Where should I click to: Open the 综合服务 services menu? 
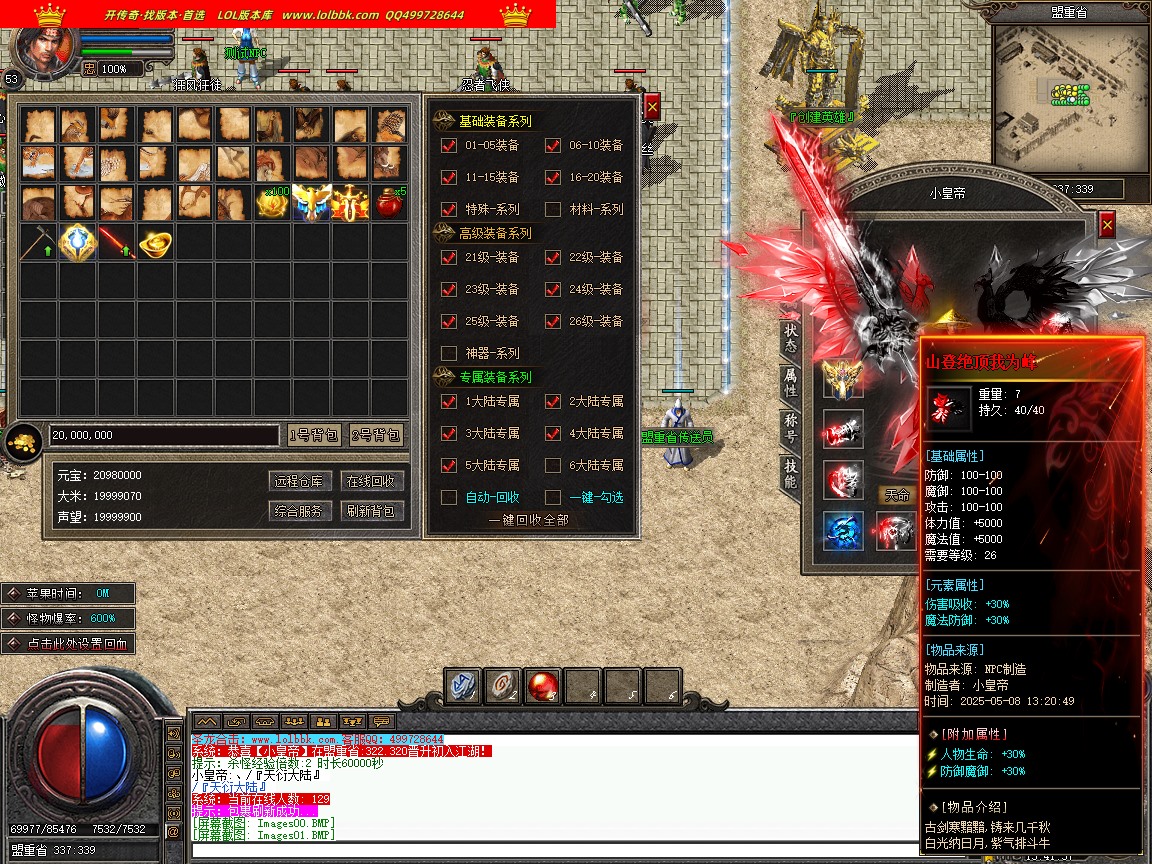click(x=300, y=511)
